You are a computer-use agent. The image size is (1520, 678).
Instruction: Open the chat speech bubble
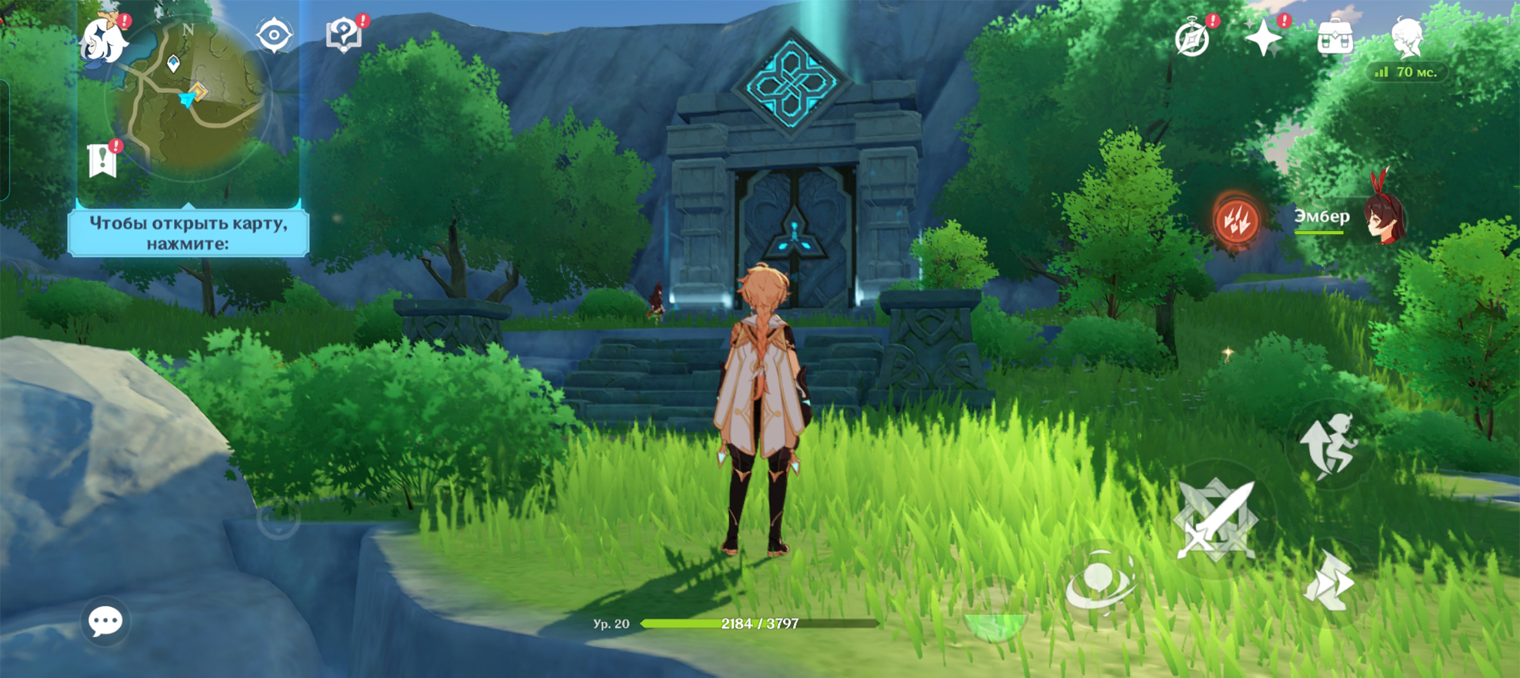[105, 621]
